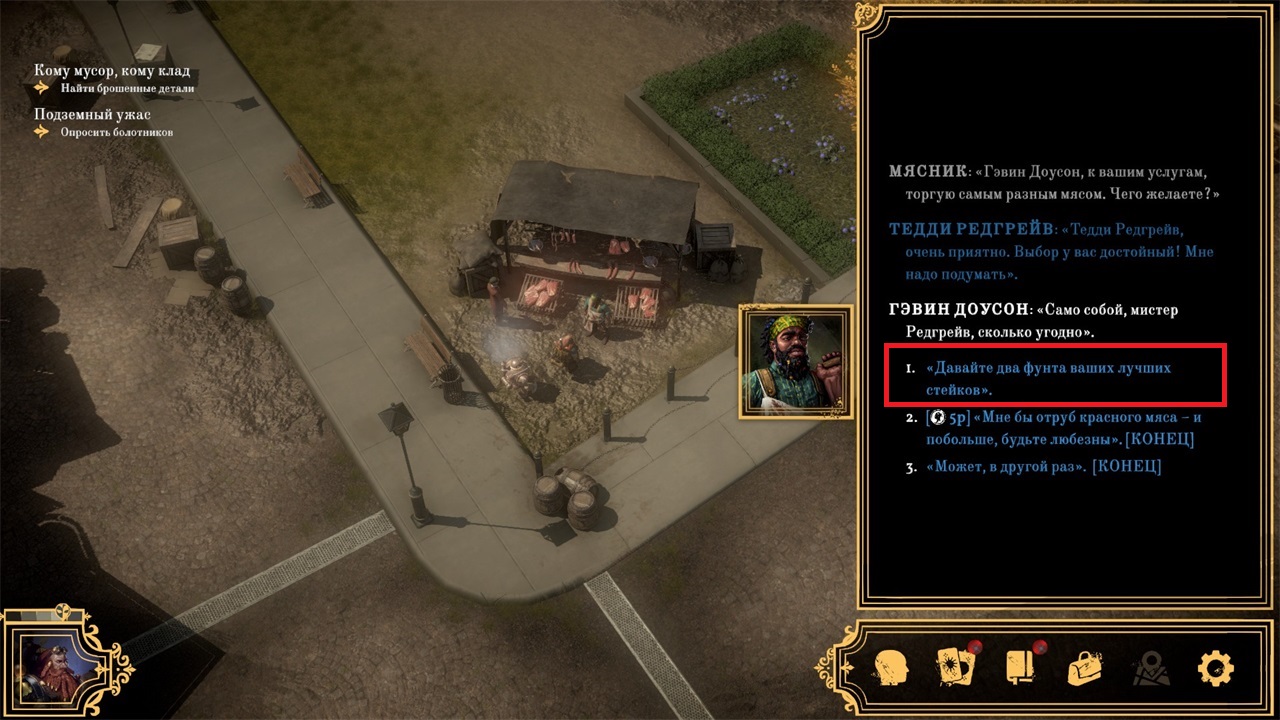Viewport: 1280px width, 720px height.
Task: Select the «Кому мусор, кому клад» quest tracker
Action: (x=112, y=71)
